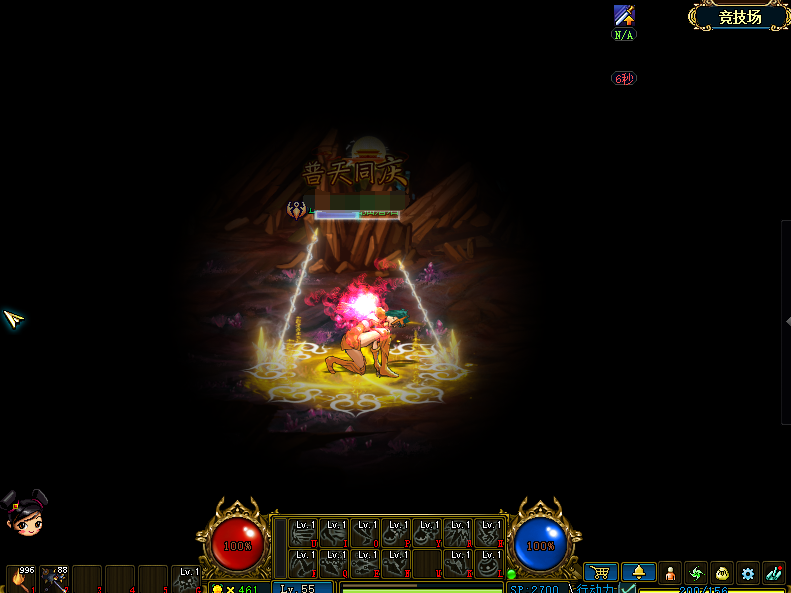Open the yellow pouch icon

722,573
